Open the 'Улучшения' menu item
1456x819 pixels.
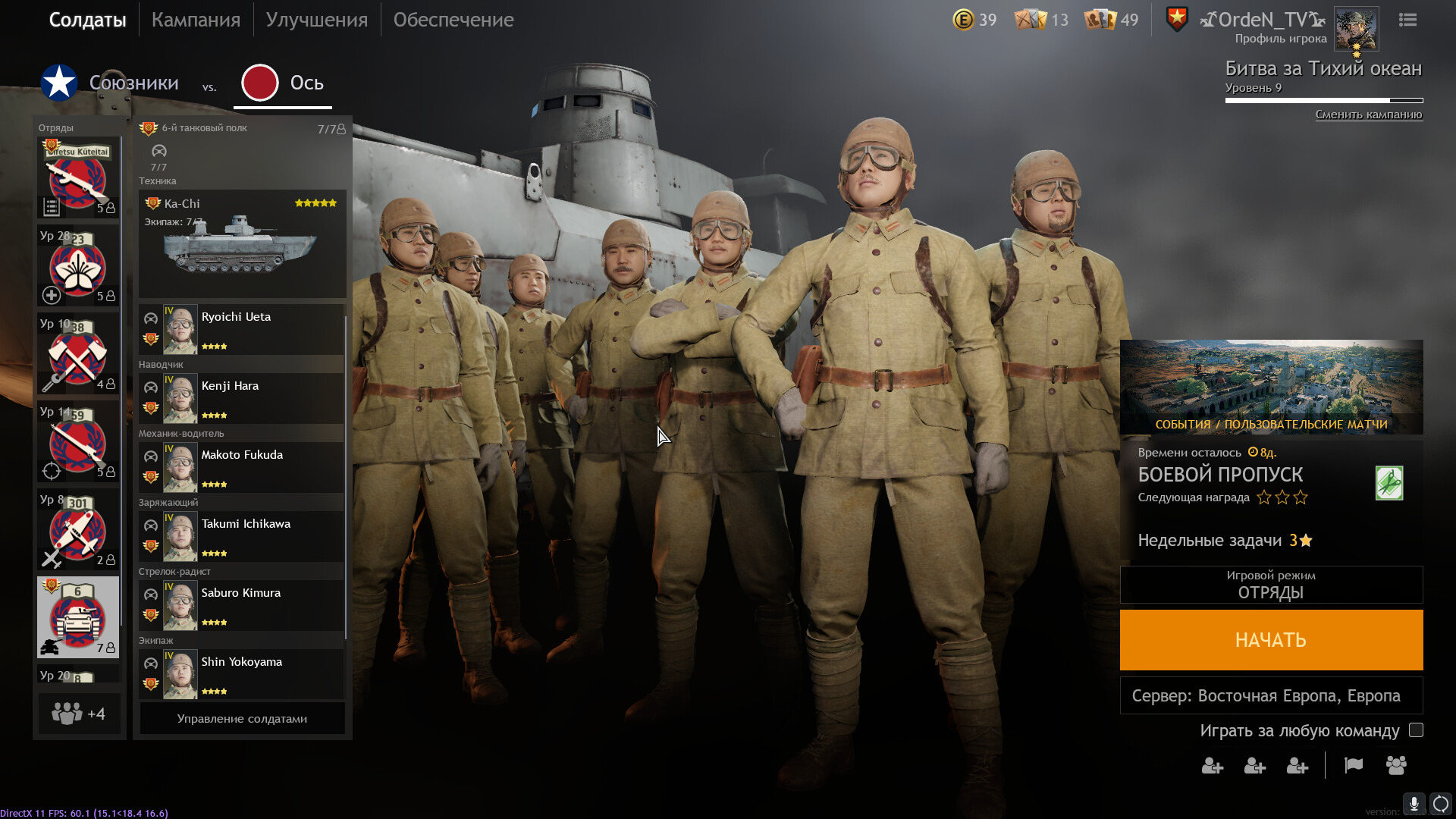tap(316, 19)
